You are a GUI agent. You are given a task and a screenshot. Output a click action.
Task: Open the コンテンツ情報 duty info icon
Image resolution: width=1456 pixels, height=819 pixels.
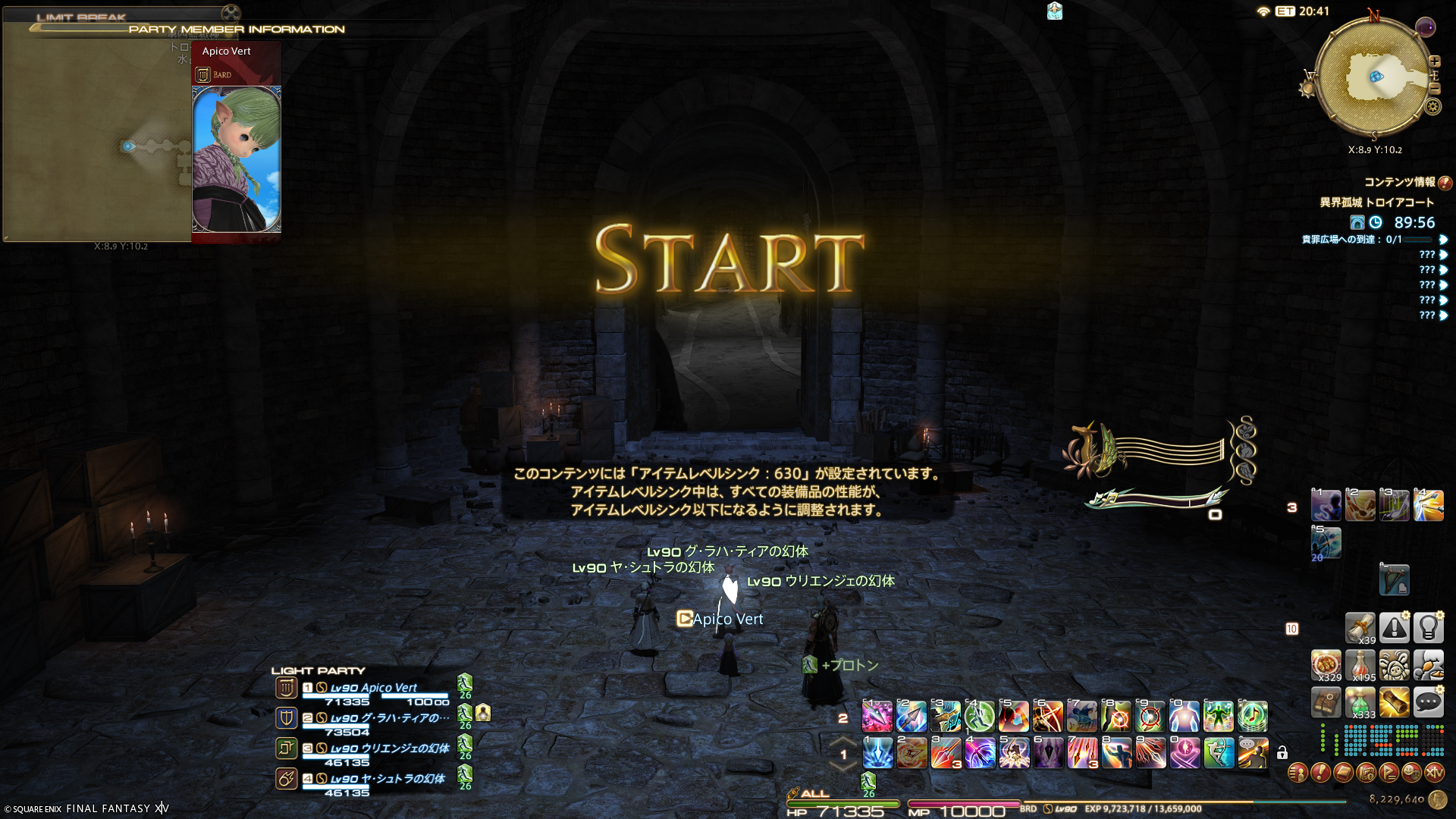(x=1445, y=183)
